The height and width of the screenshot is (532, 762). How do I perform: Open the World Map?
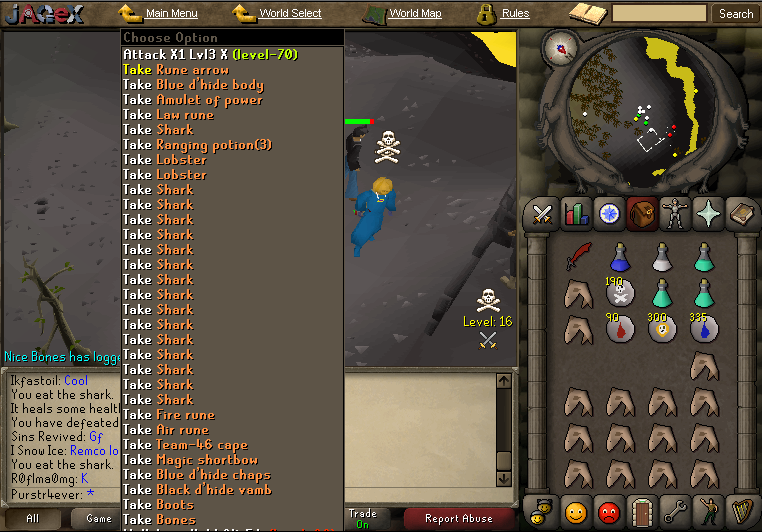414,14
